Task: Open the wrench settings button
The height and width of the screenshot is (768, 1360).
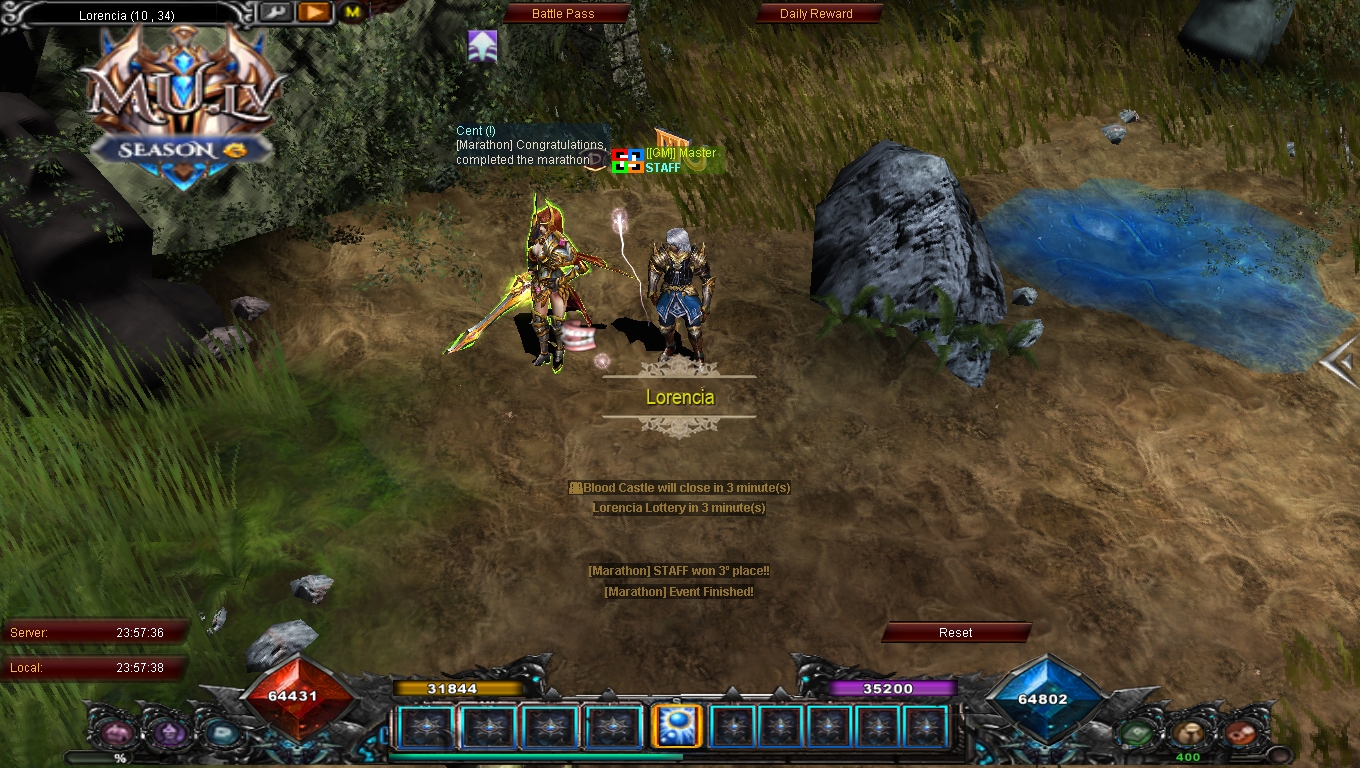Action: click(275, 13)
